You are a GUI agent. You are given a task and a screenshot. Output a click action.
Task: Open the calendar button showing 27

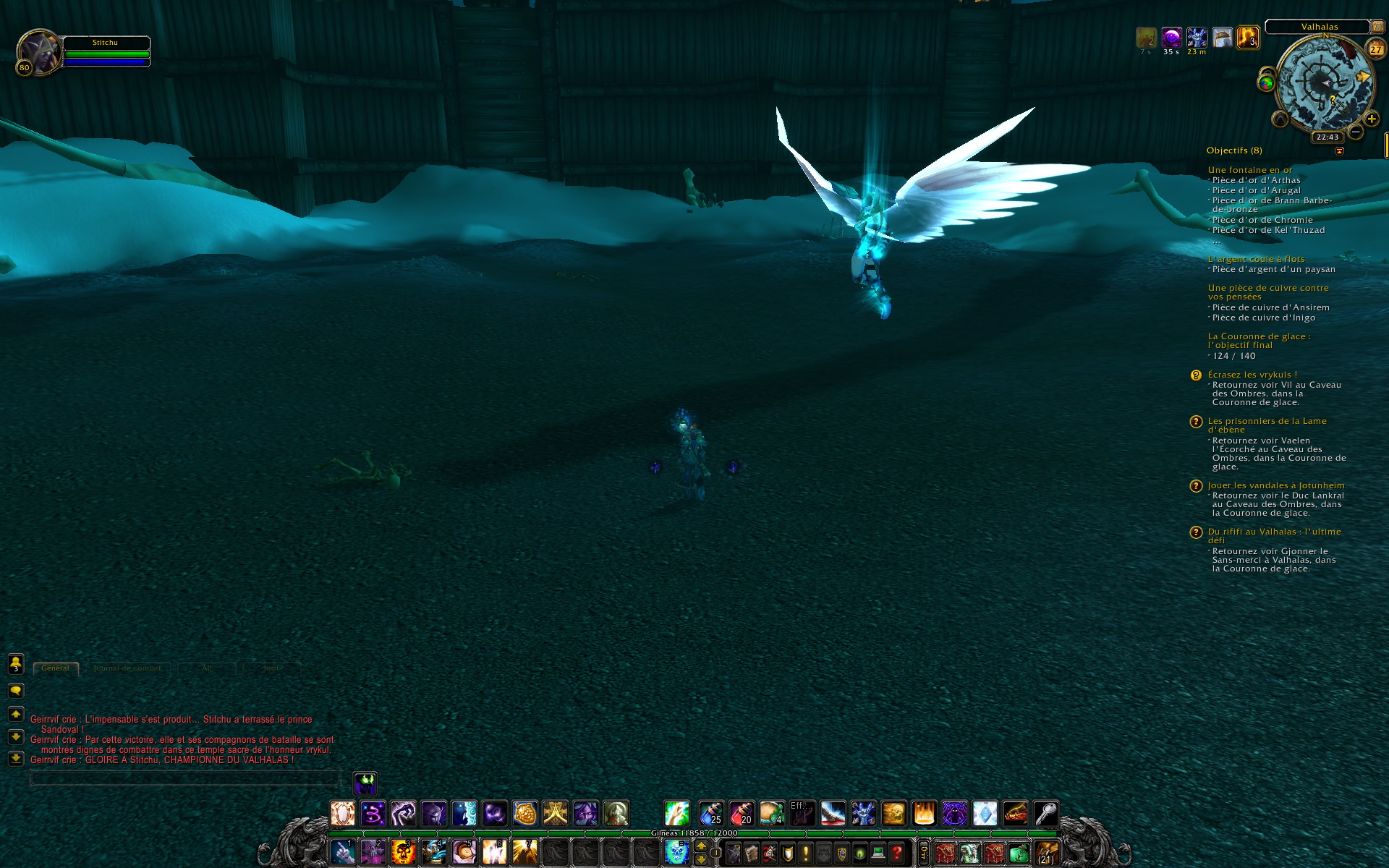tap(1375, 49)
